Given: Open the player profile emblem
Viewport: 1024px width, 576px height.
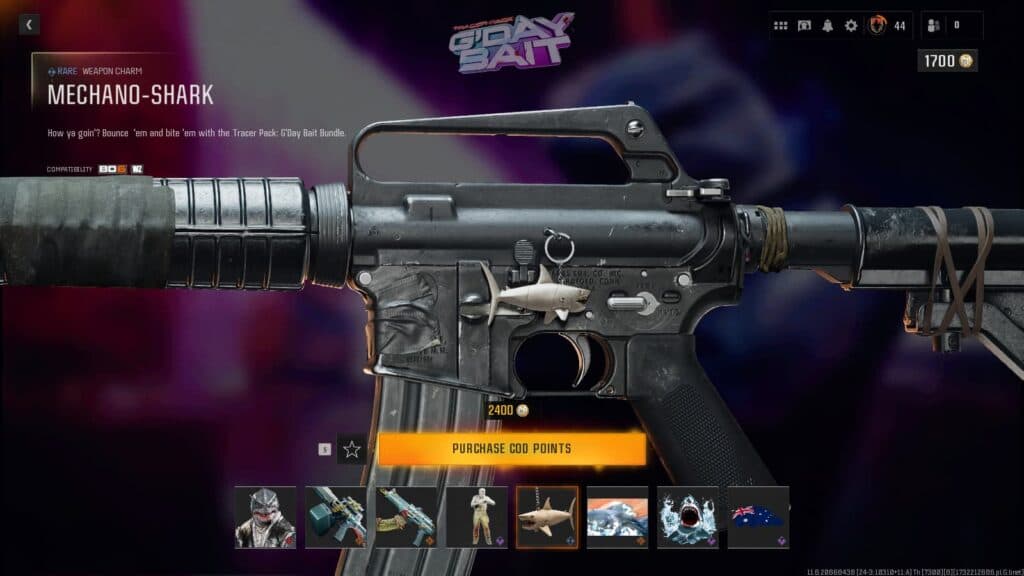Looking at the screenshot, I should click(x=878, y=25).
